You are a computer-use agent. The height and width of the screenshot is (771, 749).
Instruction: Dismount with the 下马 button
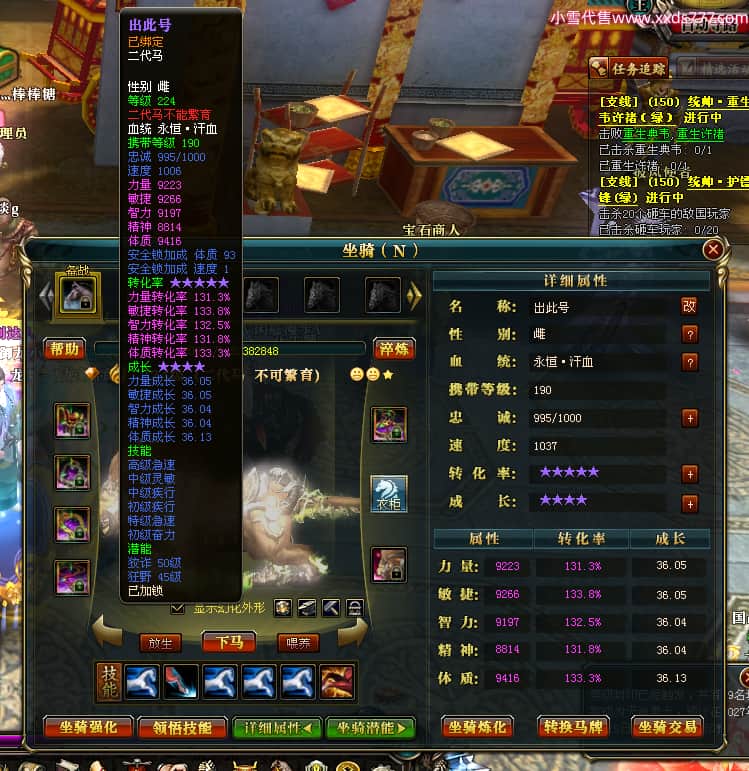pos(228,642)
